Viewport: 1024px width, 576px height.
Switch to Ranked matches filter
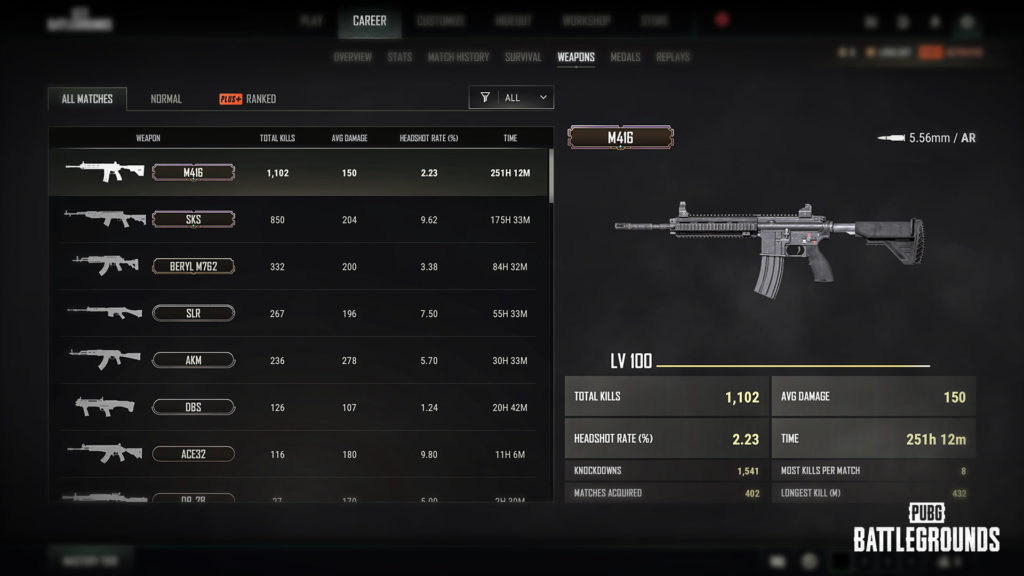pos(248,99)
